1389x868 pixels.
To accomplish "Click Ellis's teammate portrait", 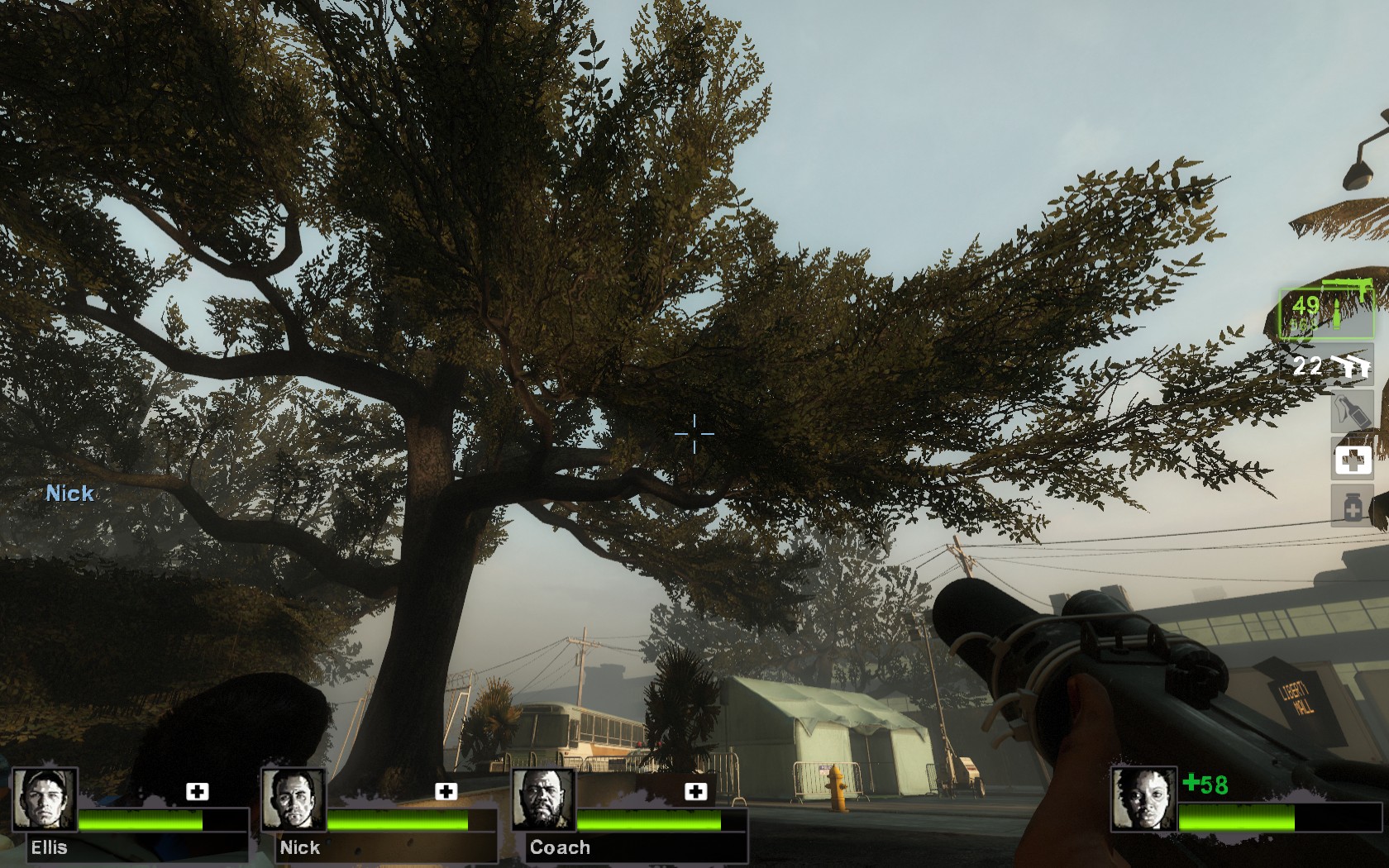I will 45,799.
